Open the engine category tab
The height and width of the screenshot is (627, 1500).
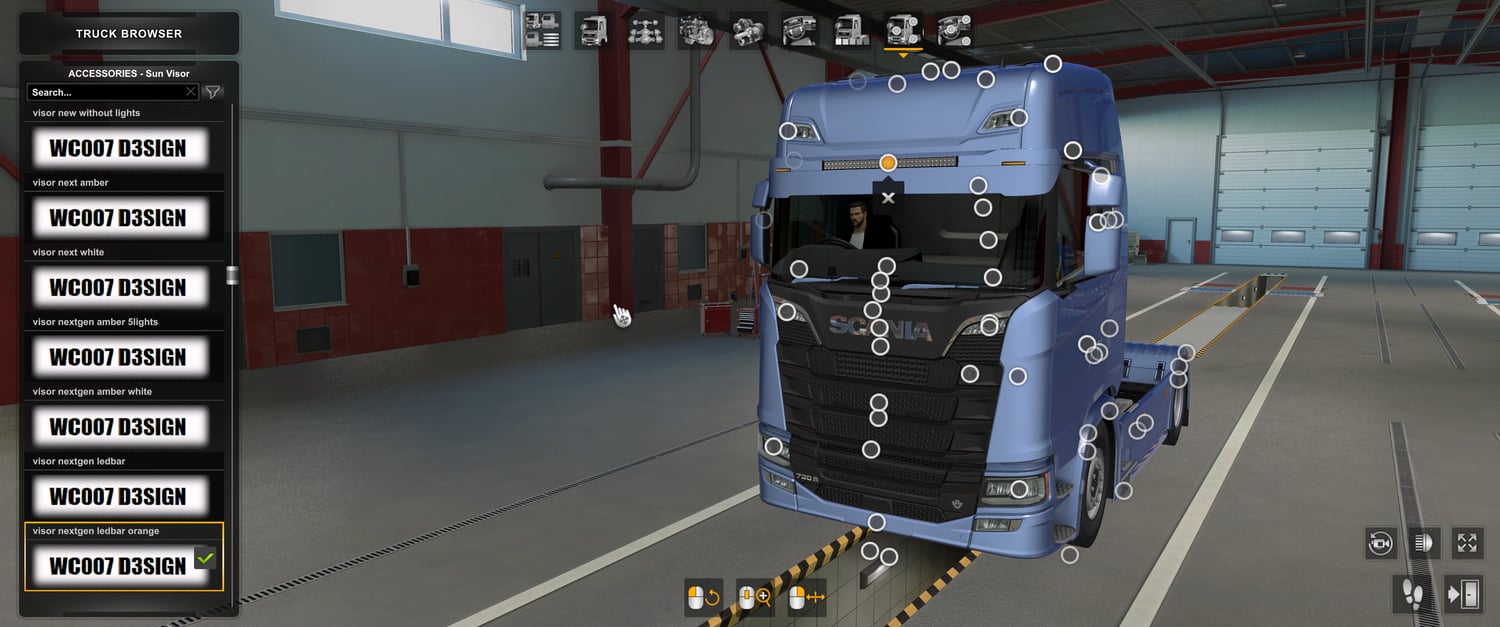pos(697,30)
